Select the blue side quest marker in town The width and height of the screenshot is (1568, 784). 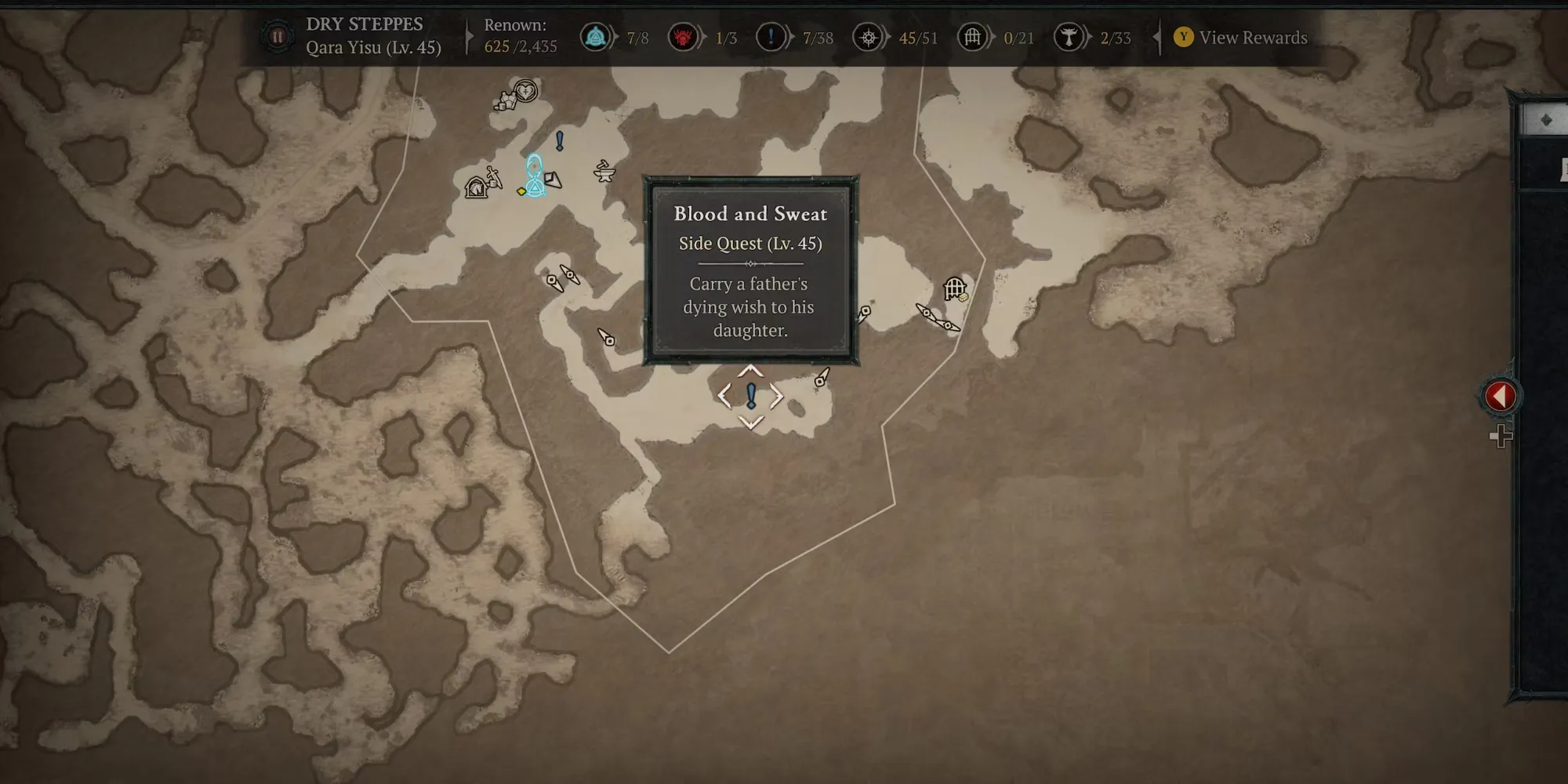tap(560, 141)
